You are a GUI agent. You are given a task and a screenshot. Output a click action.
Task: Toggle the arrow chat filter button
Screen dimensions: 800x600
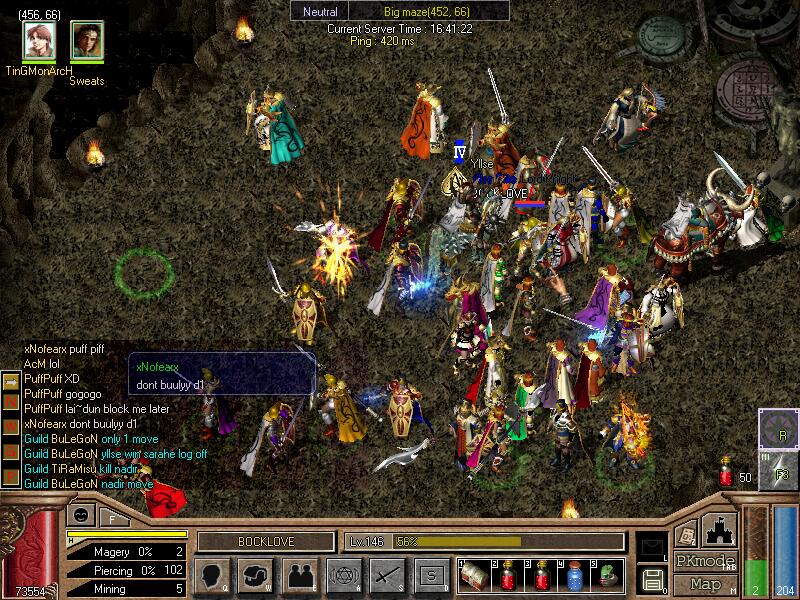(9, 381)
